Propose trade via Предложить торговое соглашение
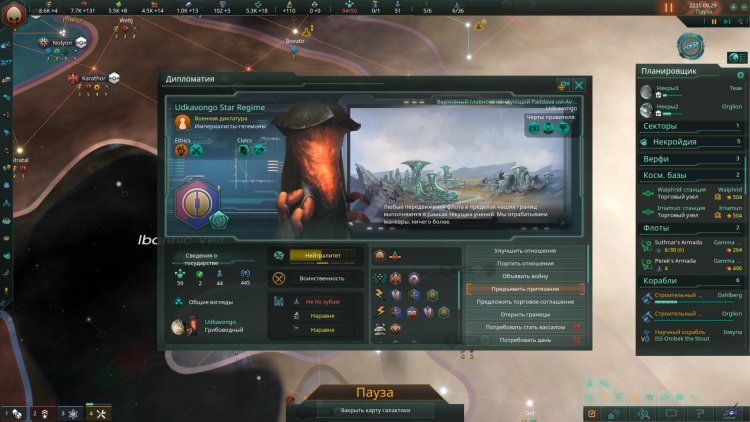The image size is (750, 422). [x=524, y=302]
